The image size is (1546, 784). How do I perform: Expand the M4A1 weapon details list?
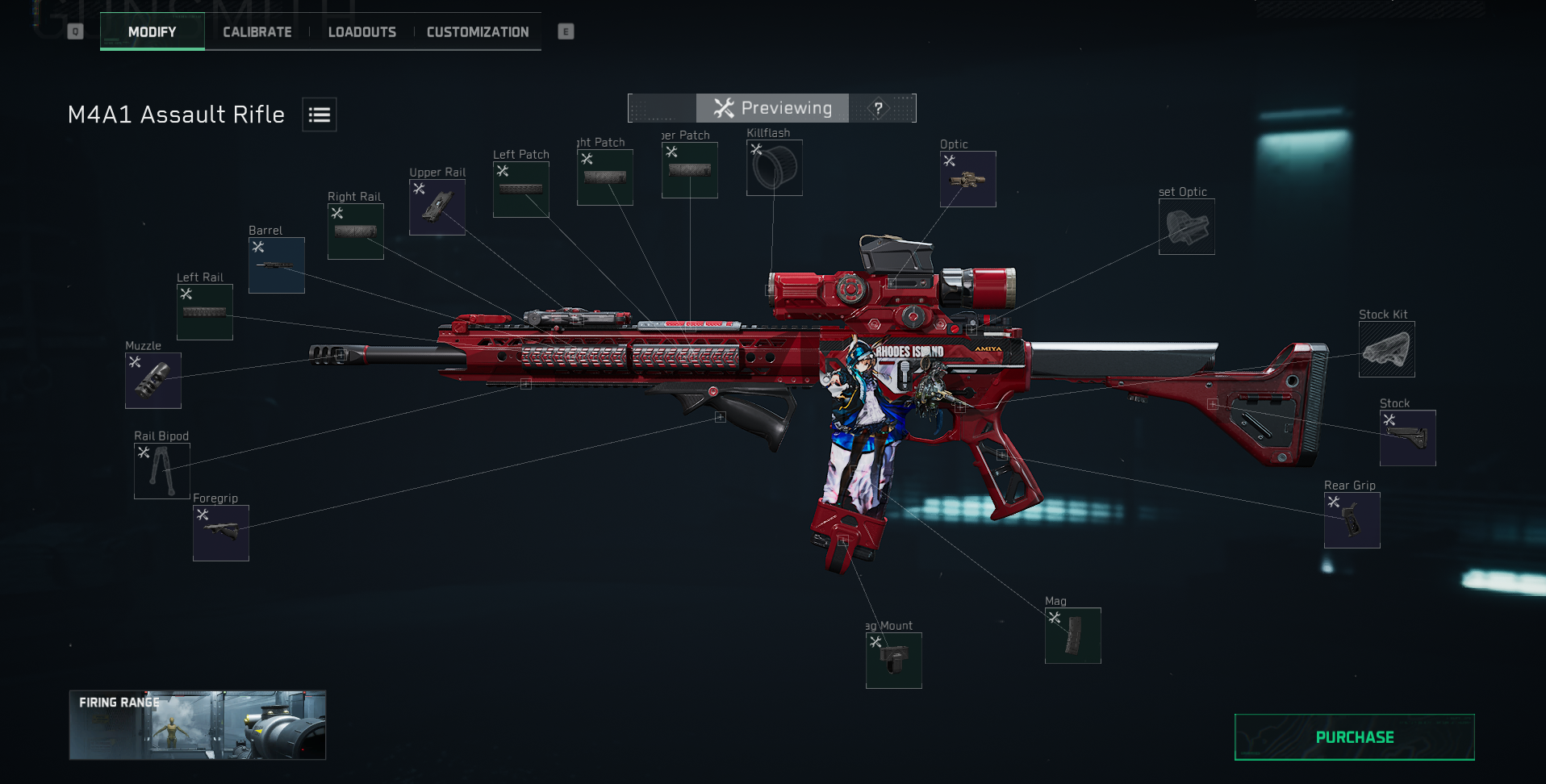click(x=319, y=115)
